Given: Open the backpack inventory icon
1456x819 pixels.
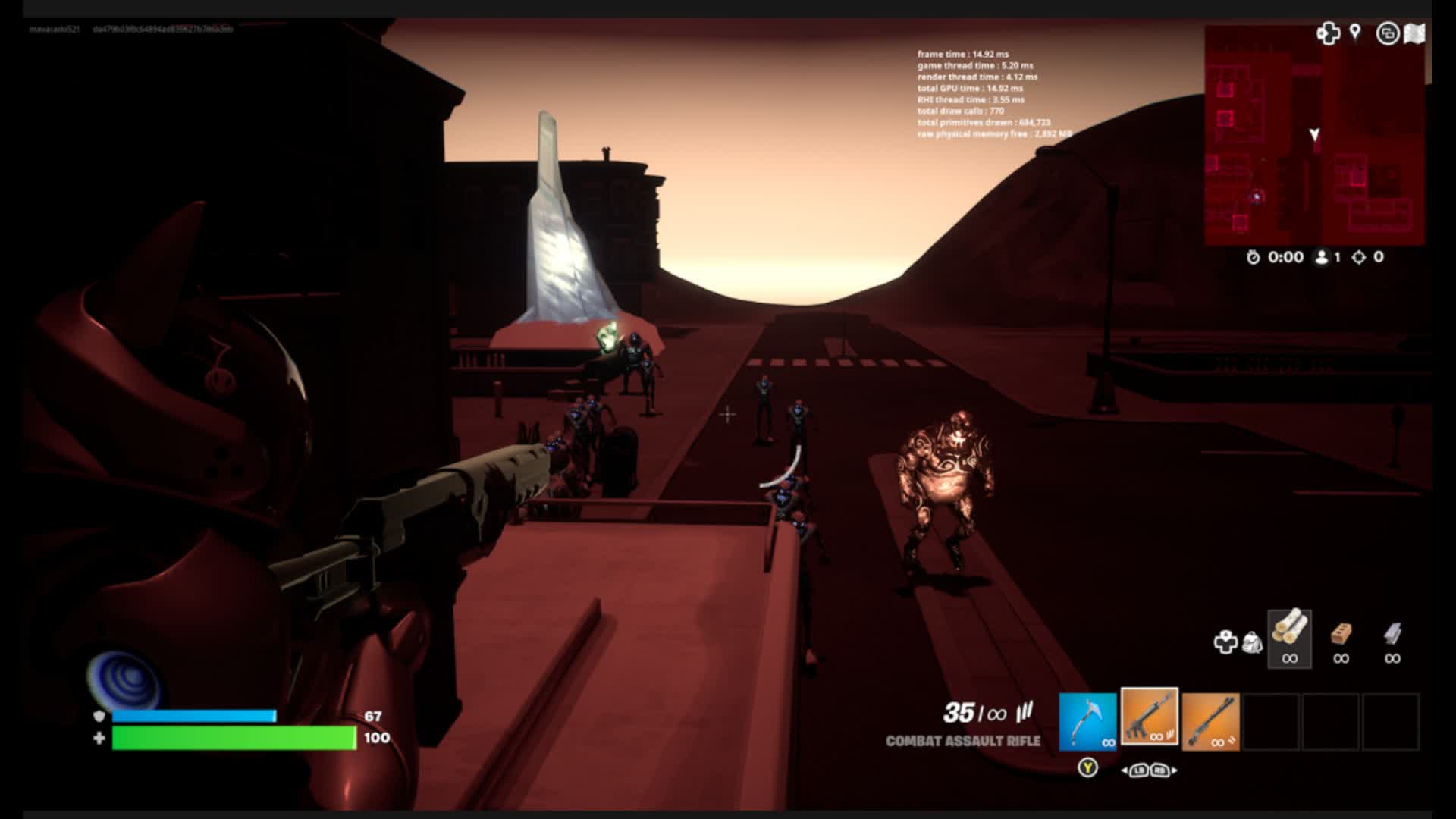Looking at the screenshot, I should tap(1252, 642).
